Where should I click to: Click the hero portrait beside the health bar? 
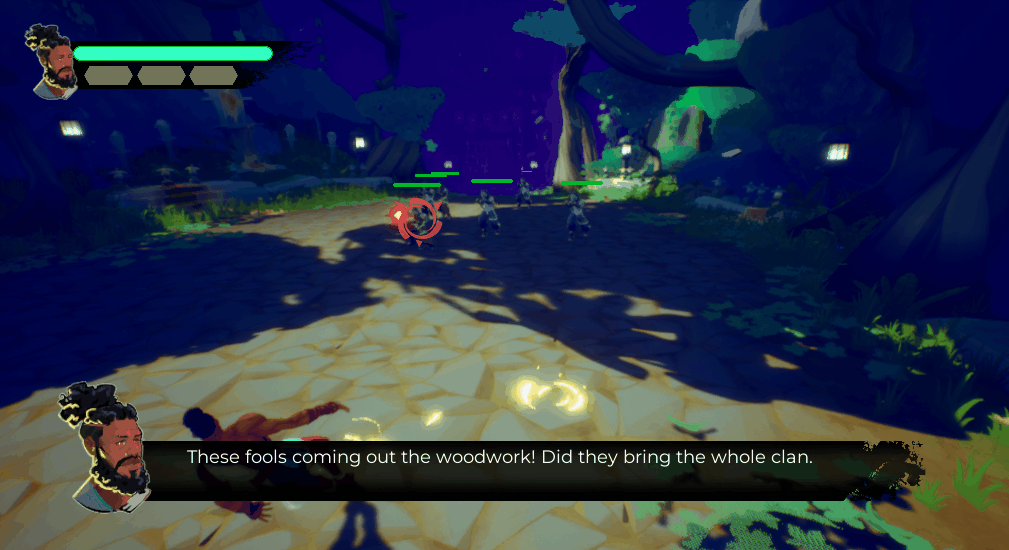click(52, 63)
